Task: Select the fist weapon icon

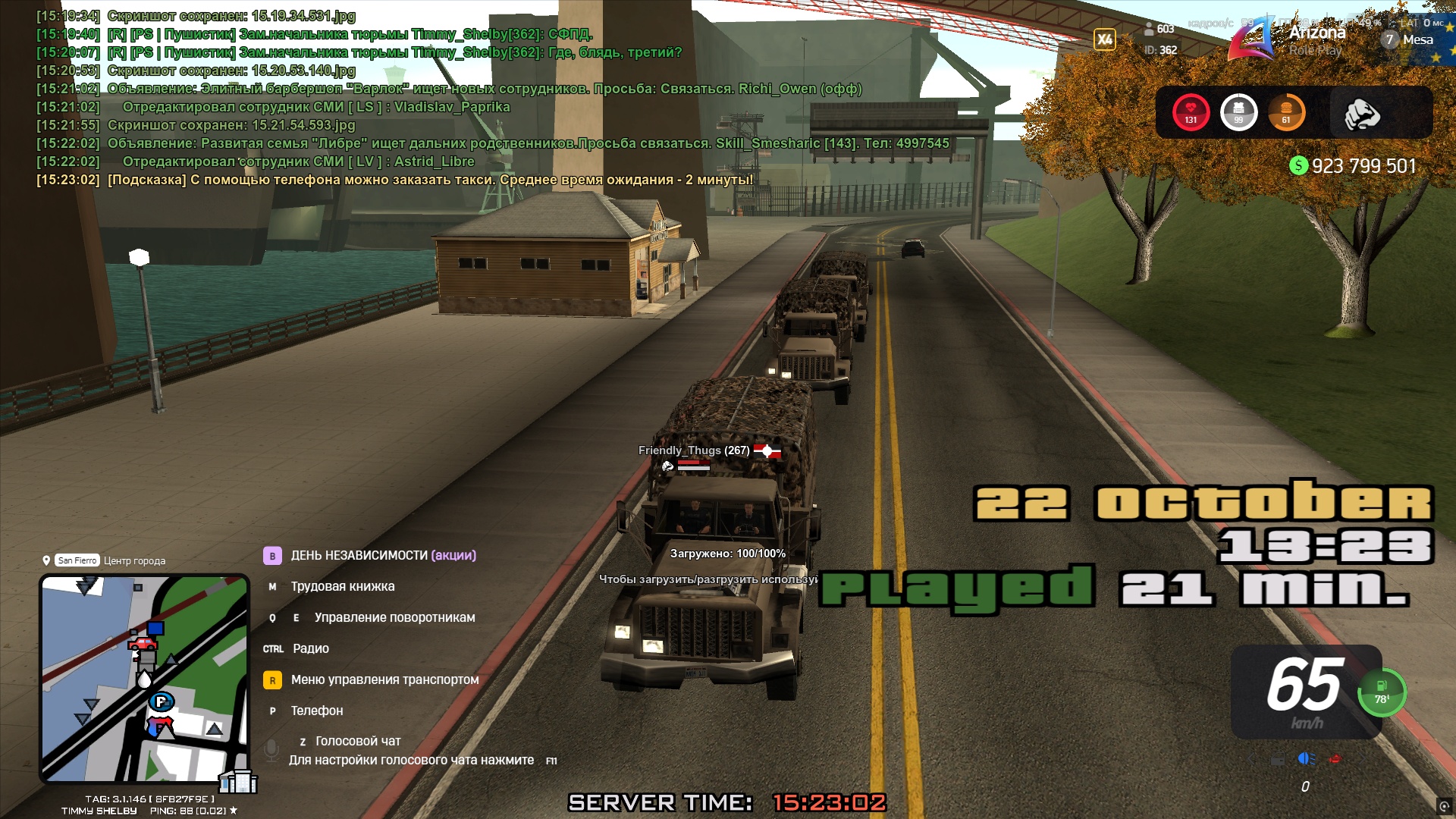Action: point(1361,114)
